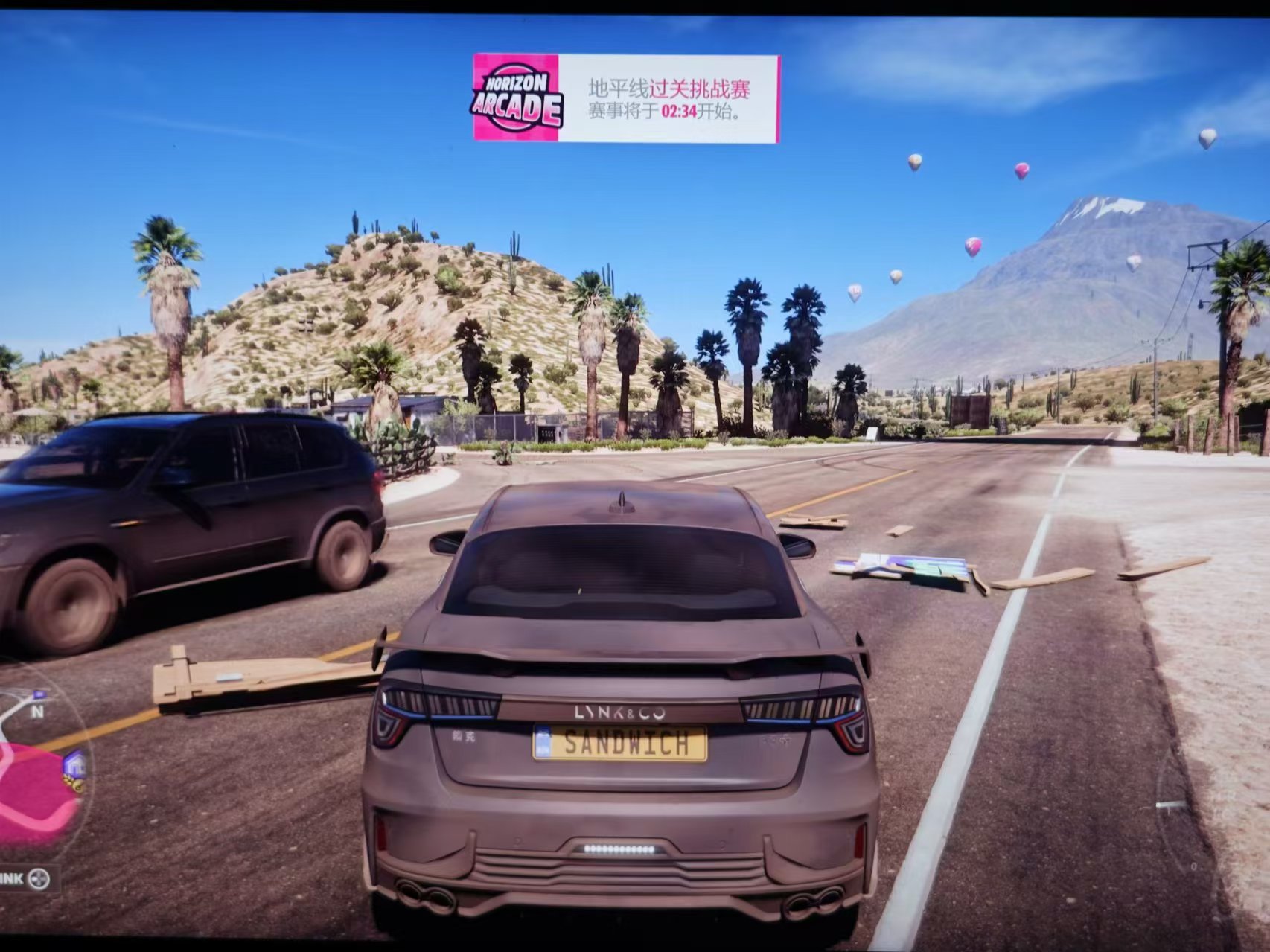Select the Horizon Arcade logo badge
Image resolution: width=1270 pixels, height=952 pixels.
tap(515, 98)
